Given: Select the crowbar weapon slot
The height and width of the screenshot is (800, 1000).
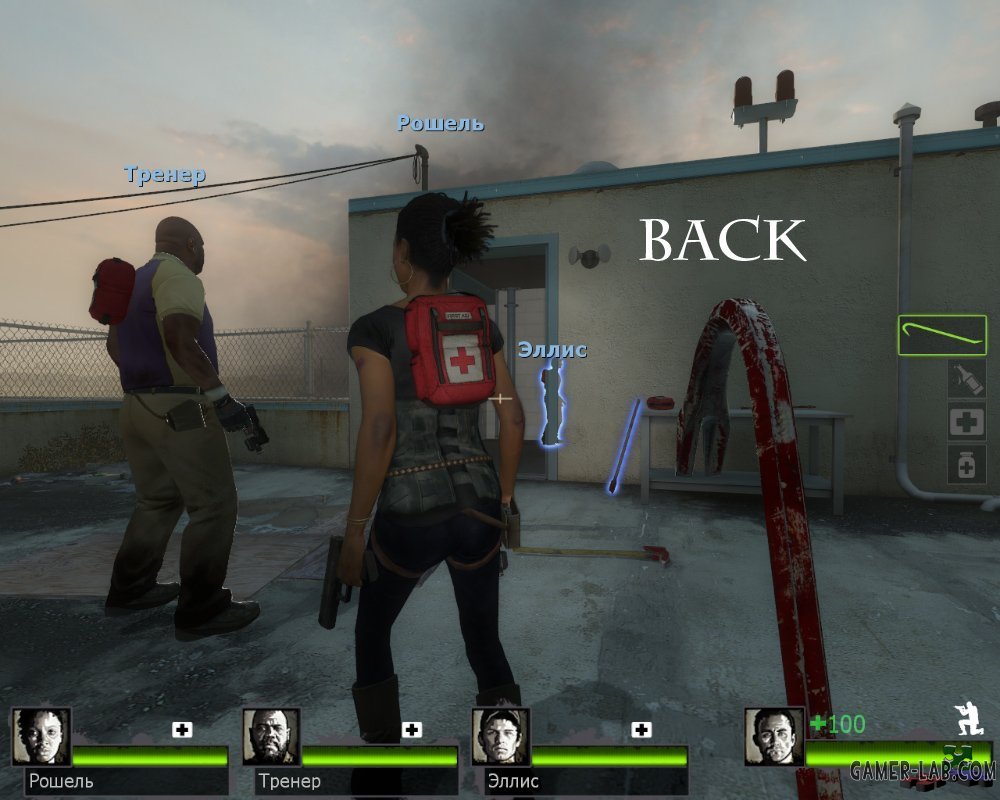Looking at the screenshot, I should click(942, 335).
